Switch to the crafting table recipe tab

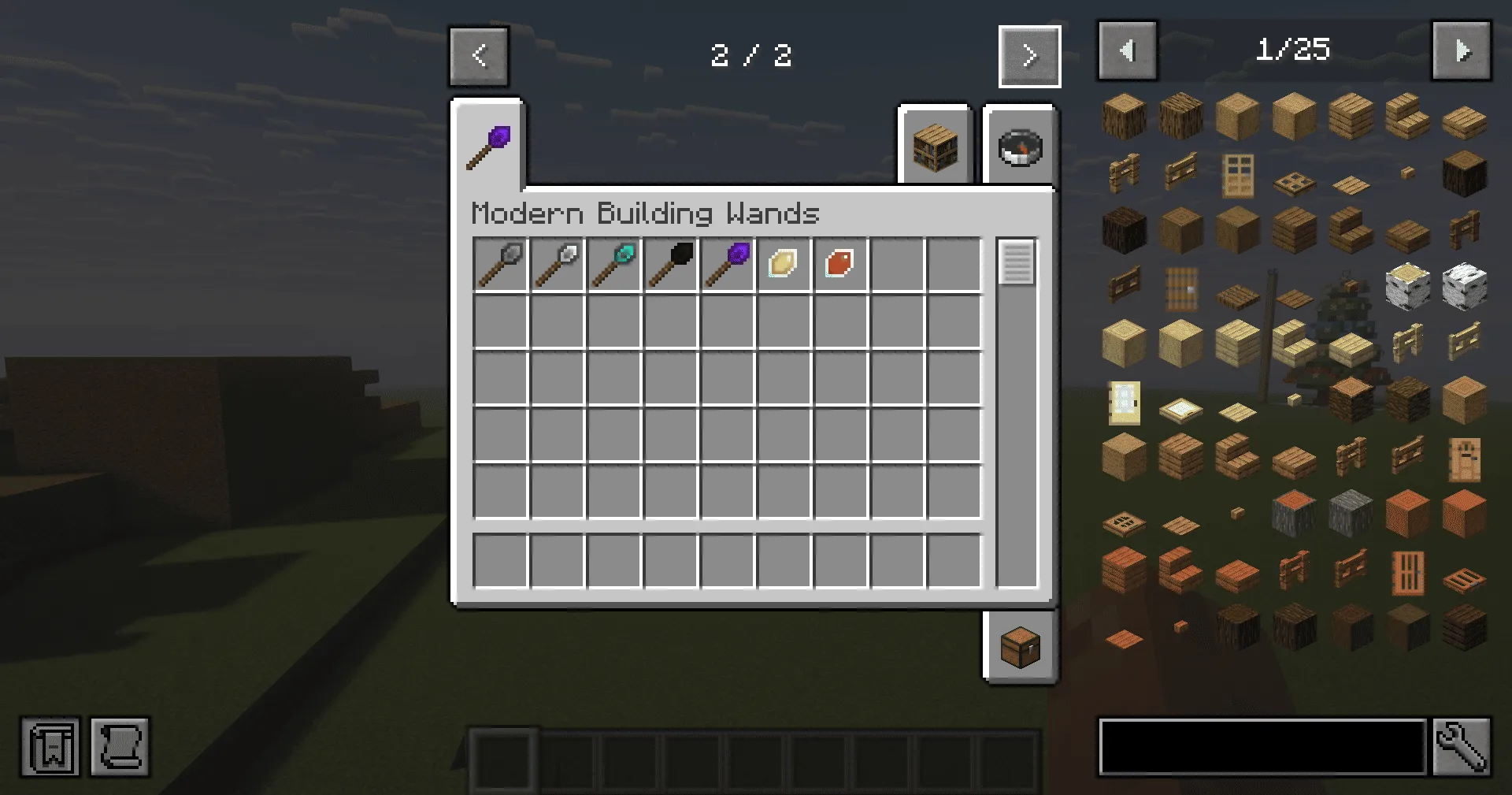click(934, 147)
